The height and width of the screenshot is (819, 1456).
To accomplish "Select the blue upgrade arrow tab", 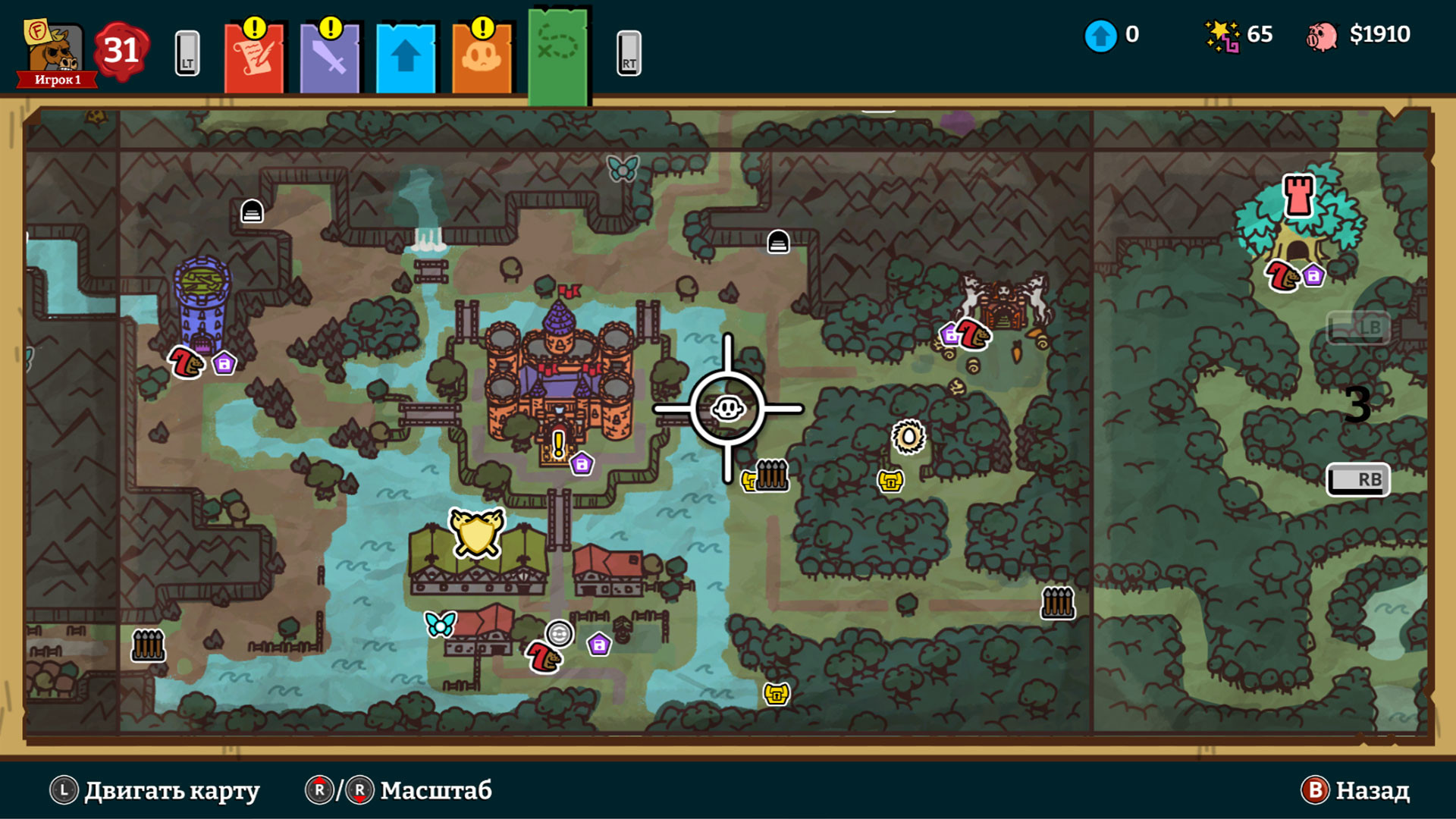I will [406, 58].
